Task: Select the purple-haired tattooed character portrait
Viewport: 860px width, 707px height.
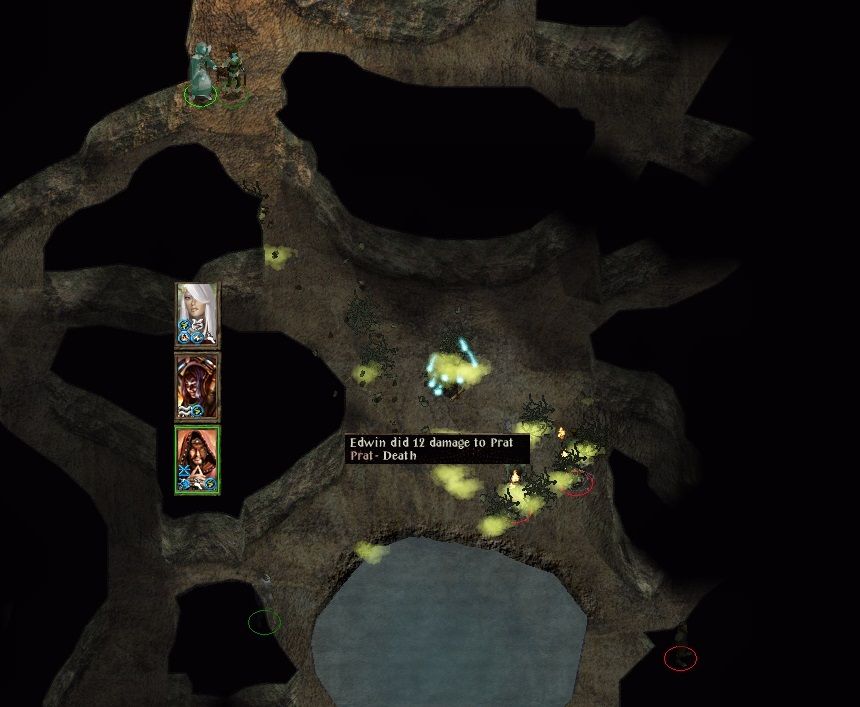Action: click(x=197, y=385)
